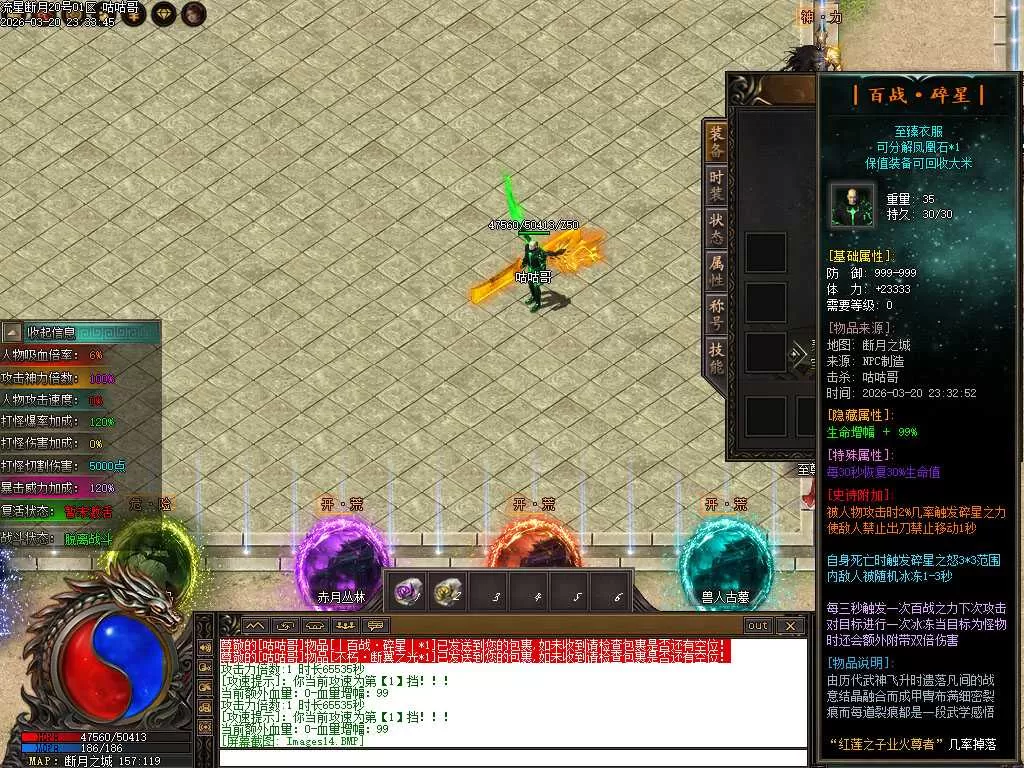The width and height of the screenshot is (1024, 768).
Task: Click the chat text input line
Action: coord(510,757)
